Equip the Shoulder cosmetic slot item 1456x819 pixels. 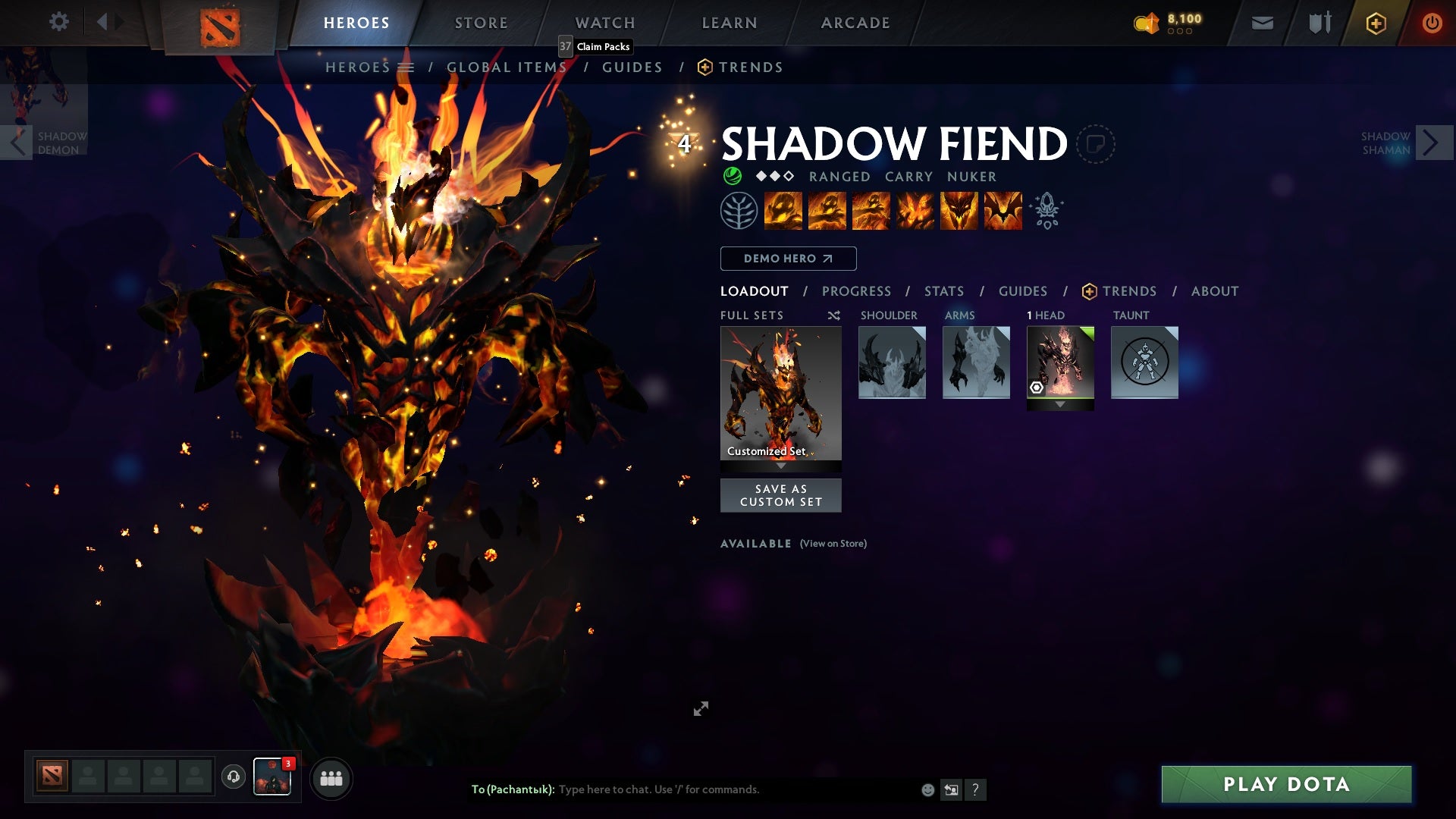(893, 362)
